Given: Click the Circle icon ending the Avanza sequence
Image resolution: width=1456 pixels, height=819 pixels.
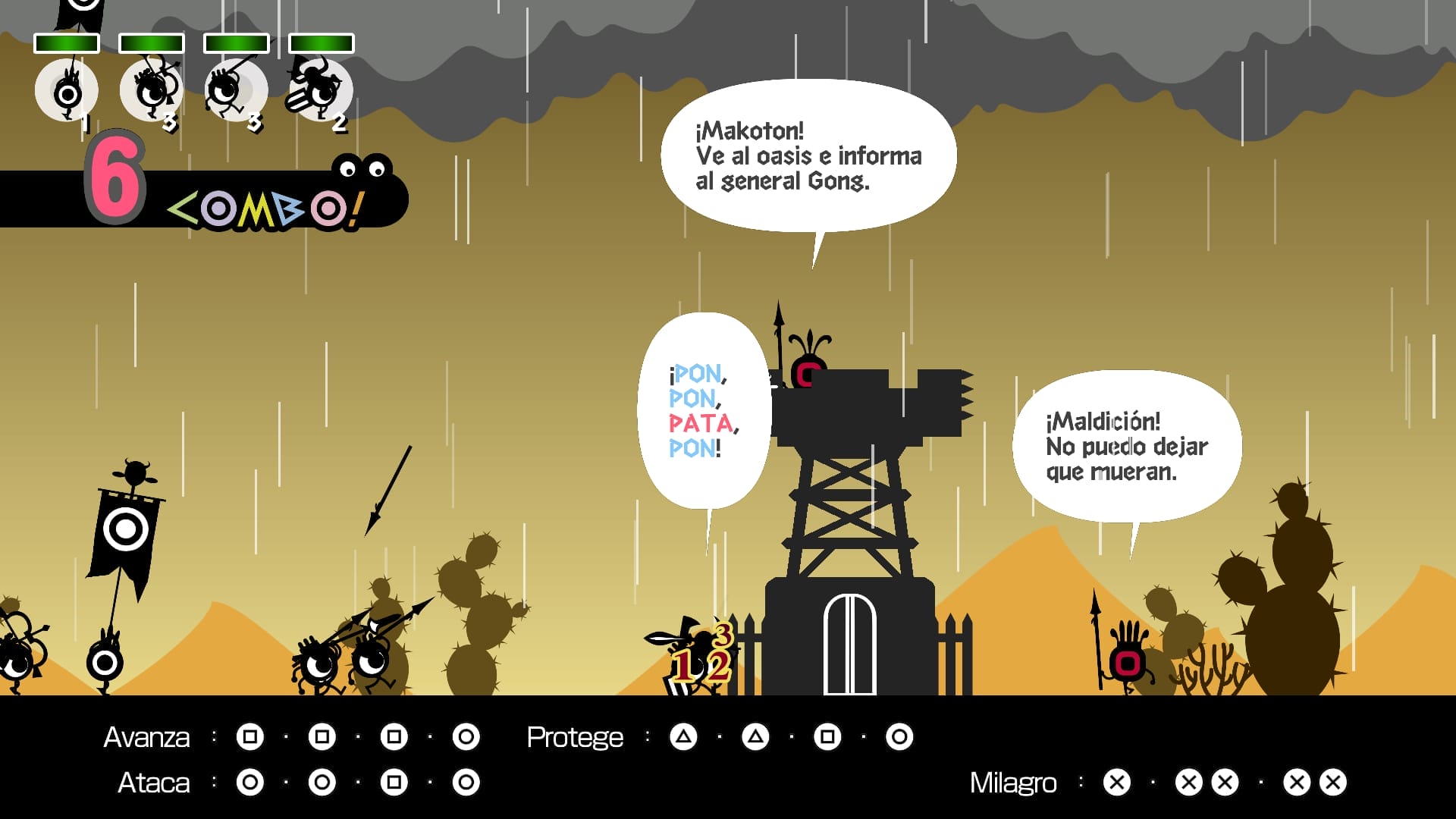Looking at the screenshot, I should pyautogui.click(x=466, y=736).
